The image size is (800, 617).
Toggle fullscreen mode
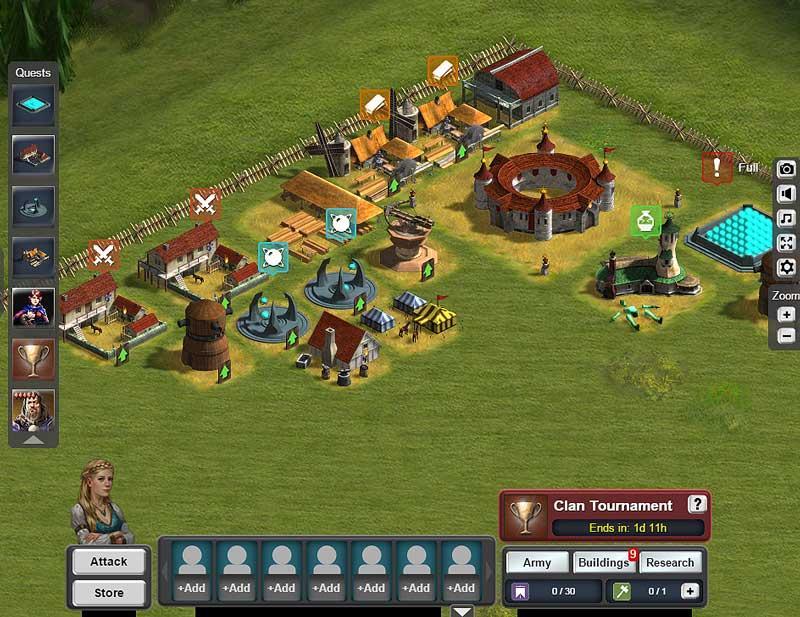[787, 242]
